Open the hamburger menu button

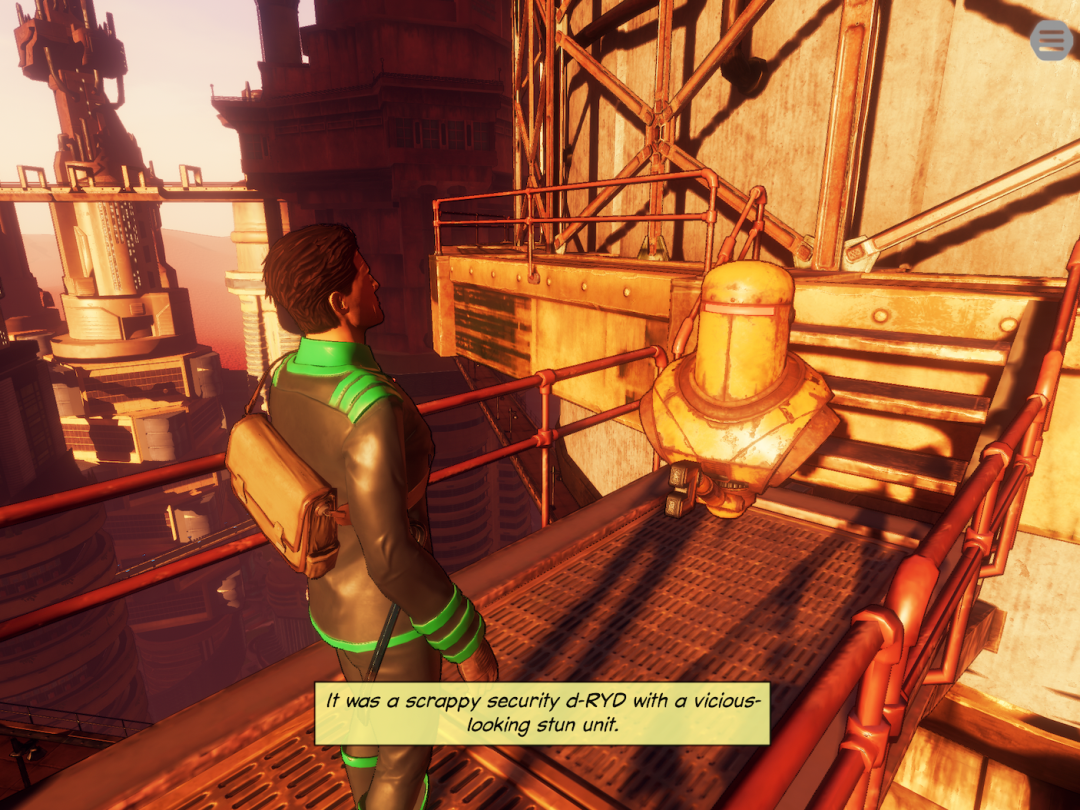(x=1051, y=40)
